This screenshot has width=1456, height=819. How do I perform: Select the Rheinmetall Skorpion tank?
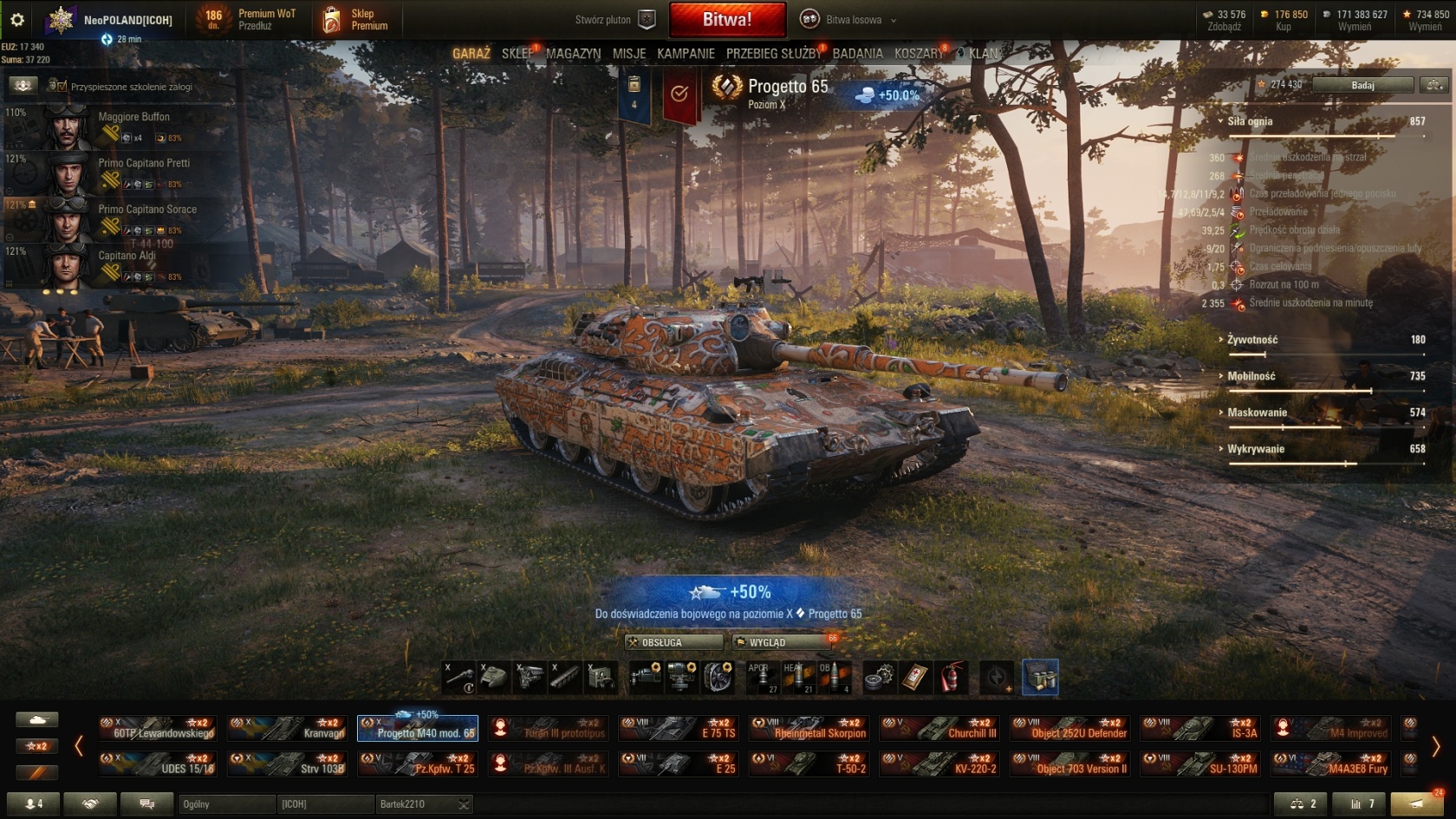(x=809, y=728)
